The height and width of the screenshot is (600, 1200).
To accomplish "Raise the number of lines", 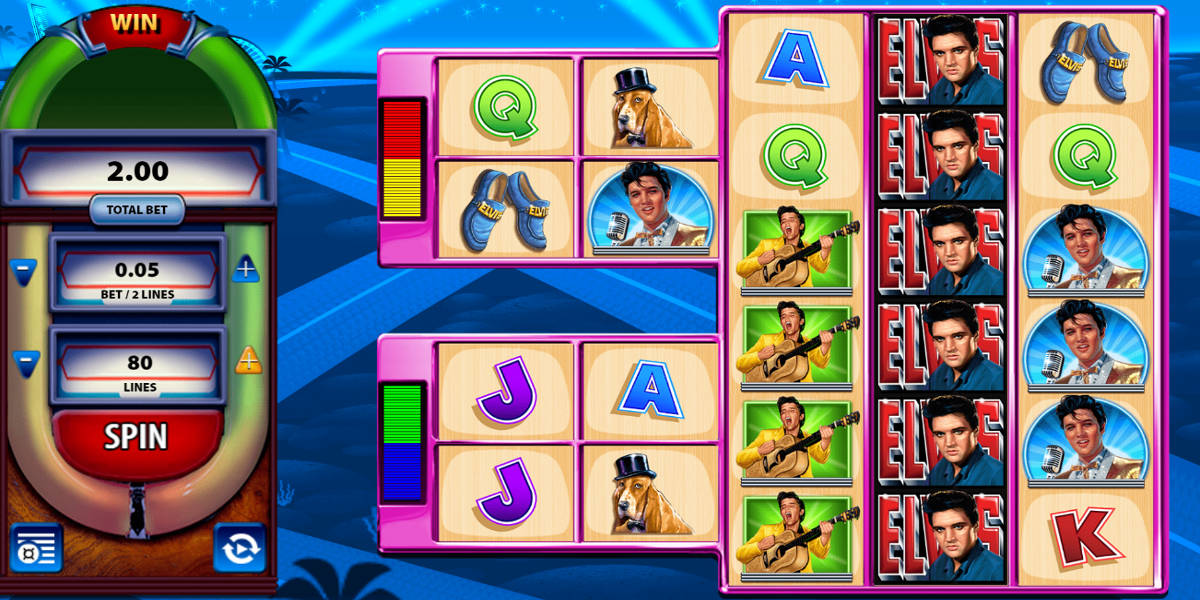I will click(248, 359).
